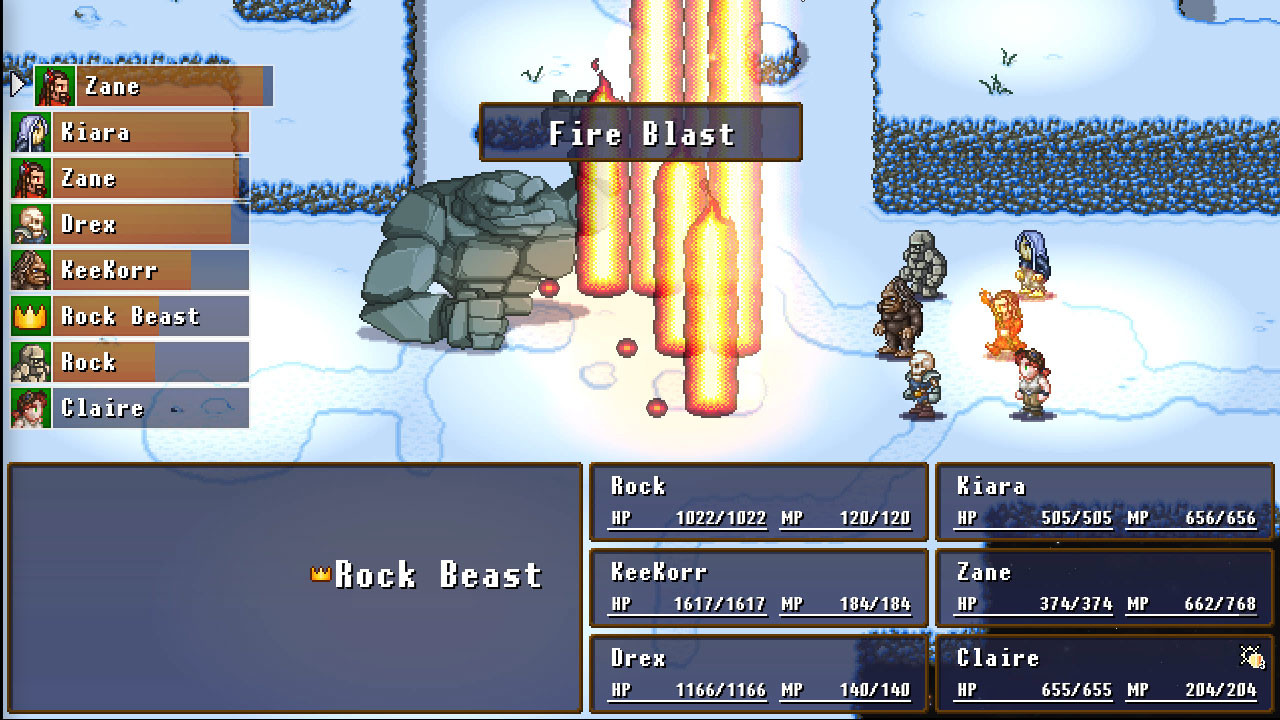The height and width of the screenshot is (720, 1280).
Task: Pick Drex's HP and MP status panel
Action: (x=759, y=674)
